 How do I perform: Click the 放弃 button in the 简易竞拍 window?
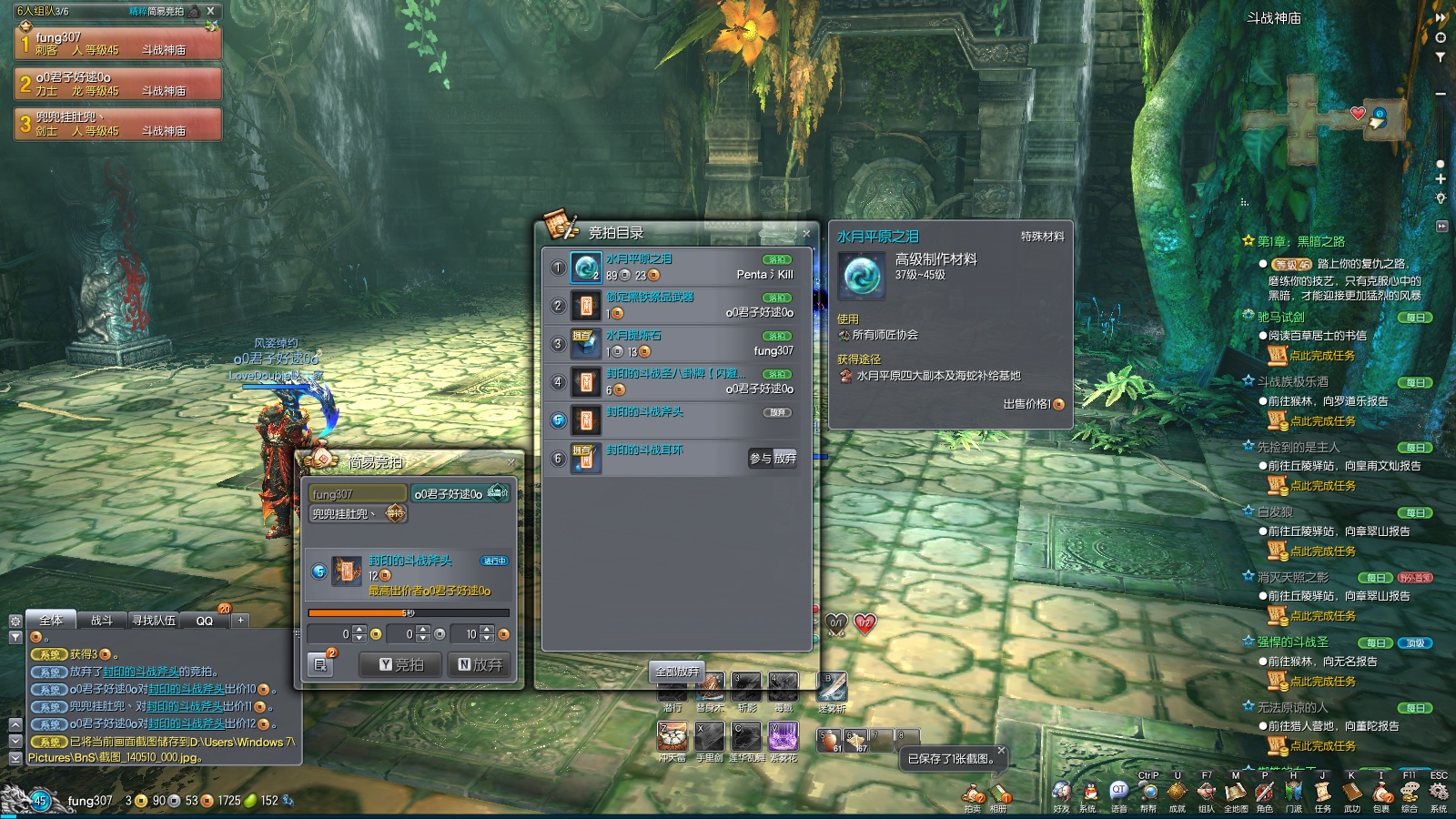coord(480,664)
